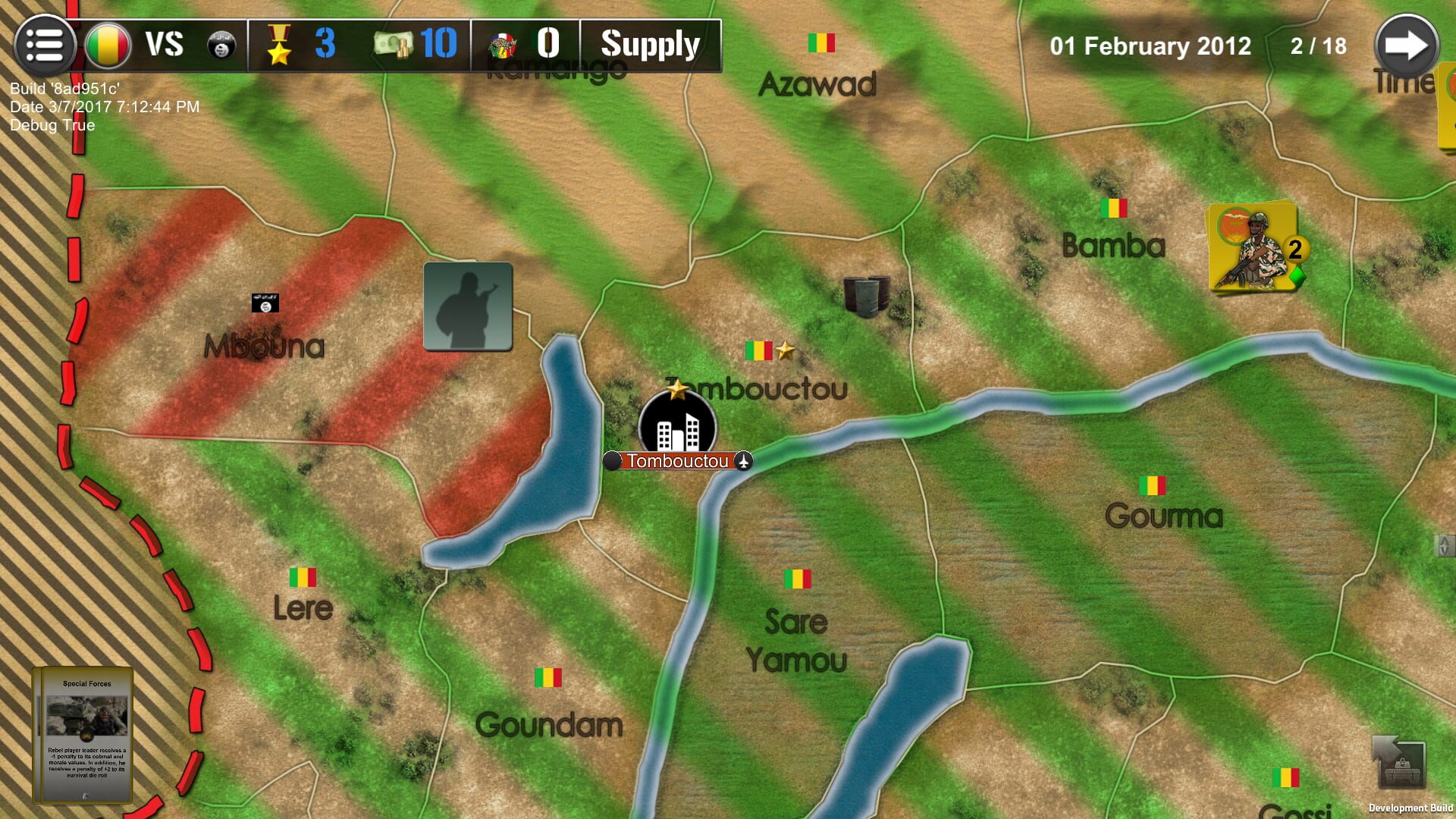
Task: Click the medal victory points icon
Action: click(x=281, y=43)
